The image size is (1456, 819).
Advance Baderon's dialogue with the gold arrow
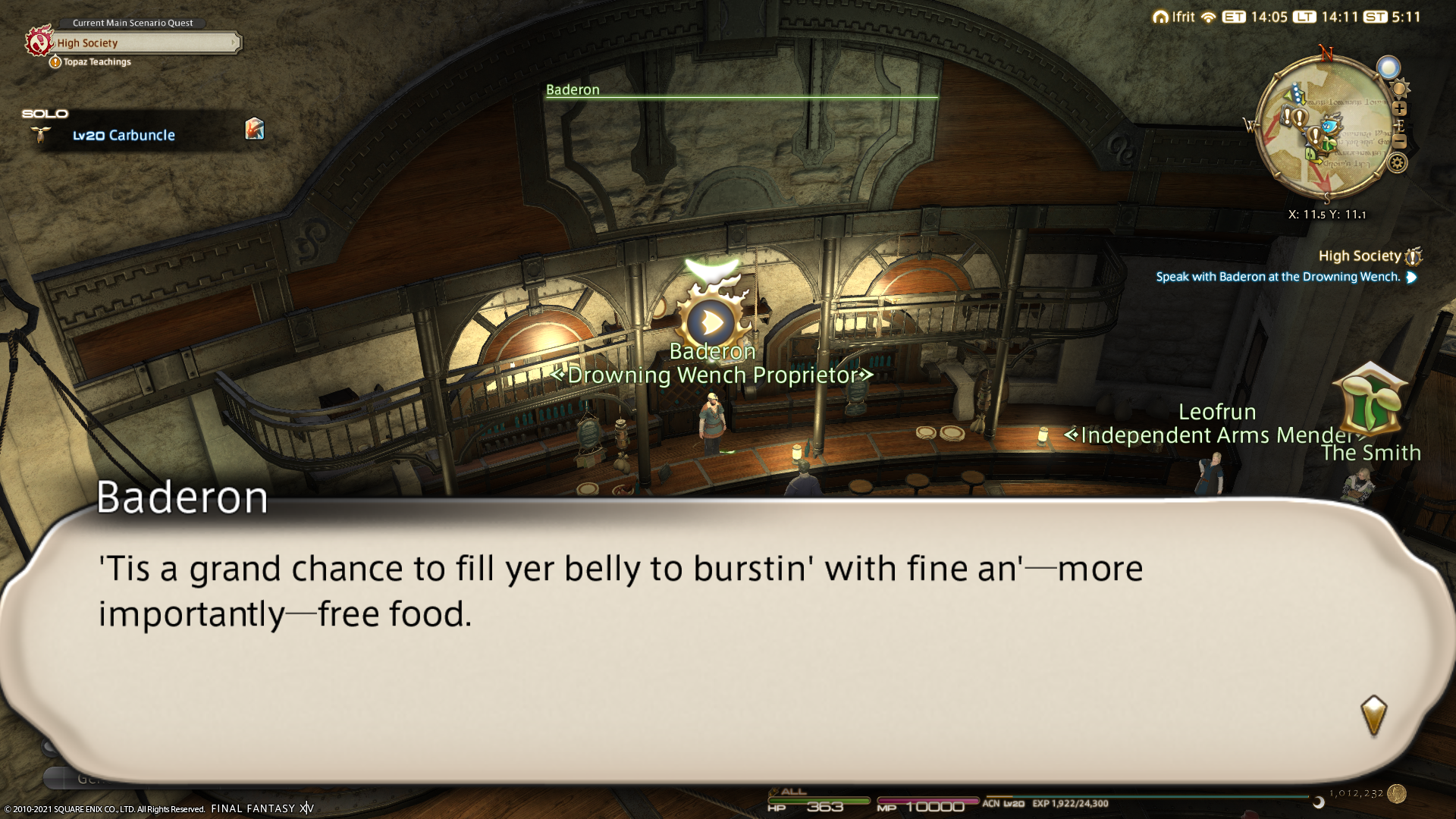(1373, 715)
